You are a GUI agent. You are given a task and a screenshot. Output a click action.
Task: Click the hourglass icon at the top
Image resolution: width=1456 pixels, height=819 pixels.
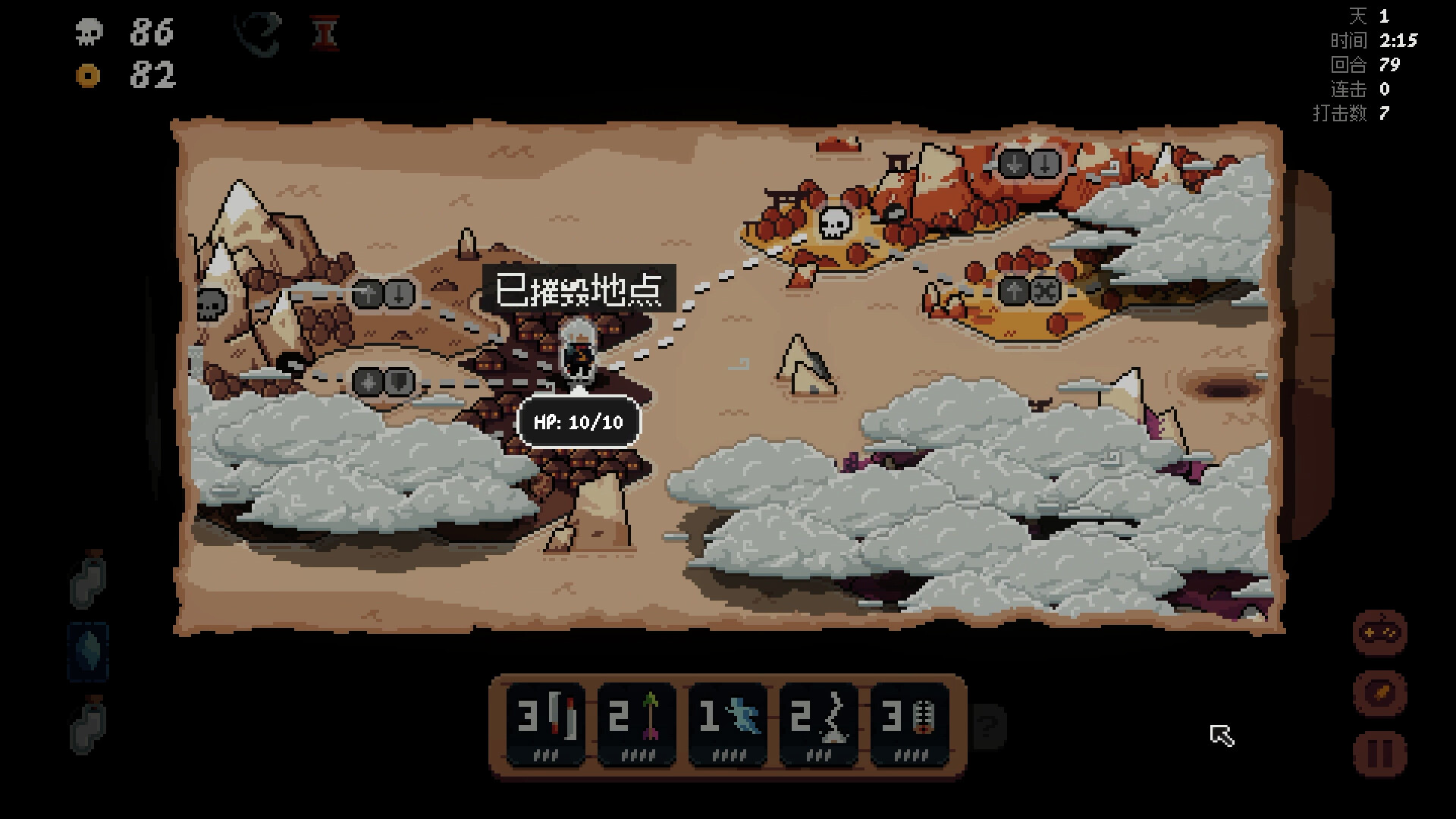pos(326,33)
